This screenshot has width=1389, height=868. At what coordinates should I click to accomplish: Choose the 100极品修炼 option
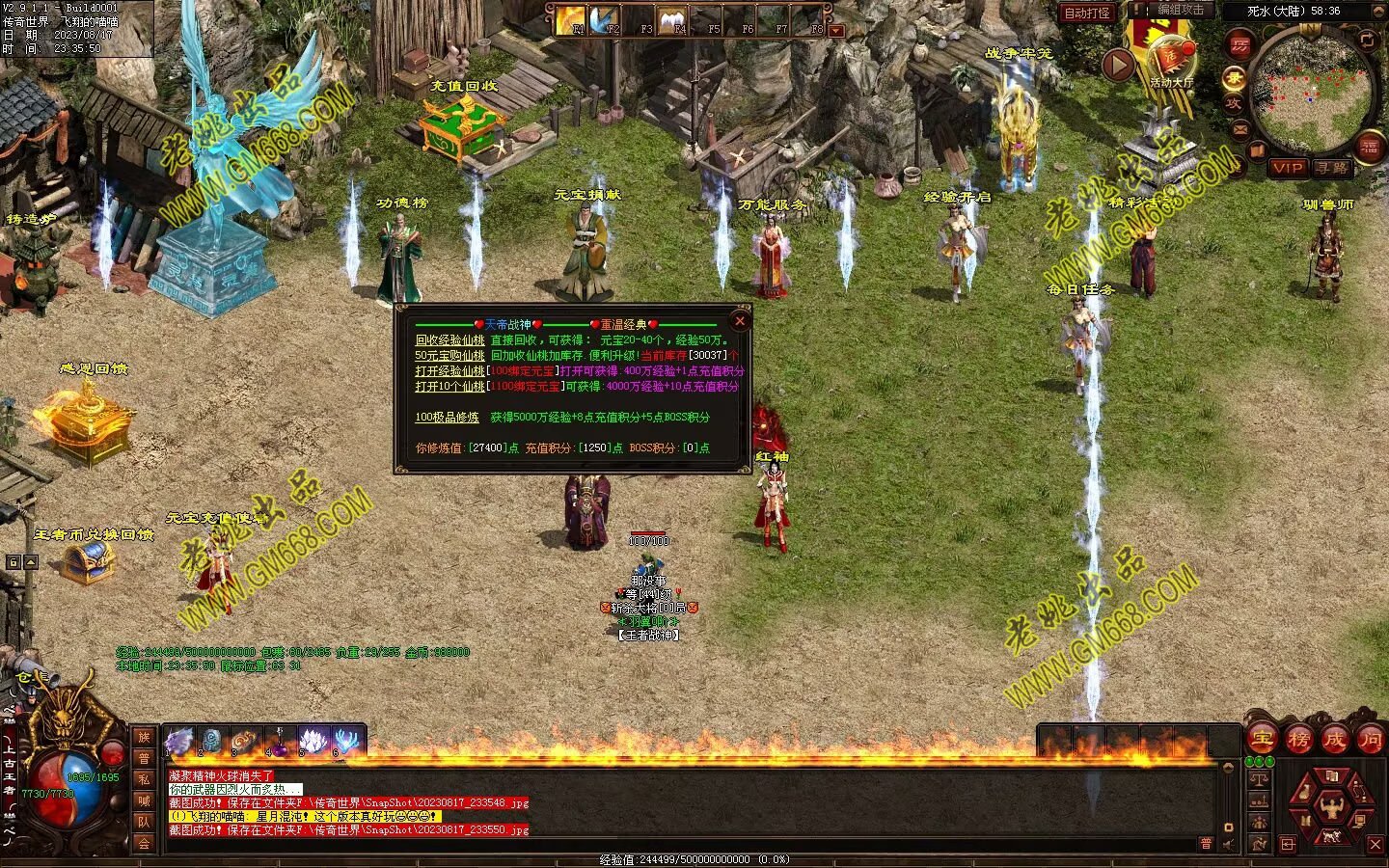[447, 418]
